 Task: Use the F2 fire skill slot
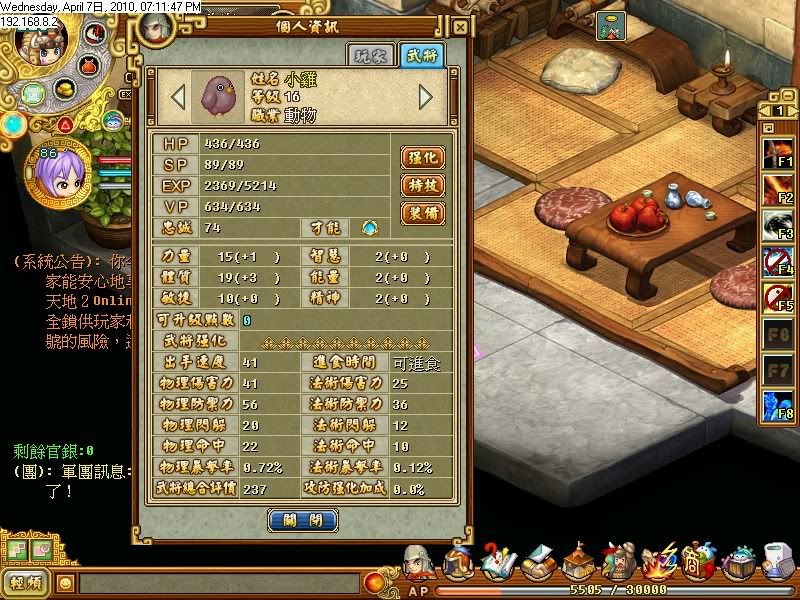coord(779,190)
